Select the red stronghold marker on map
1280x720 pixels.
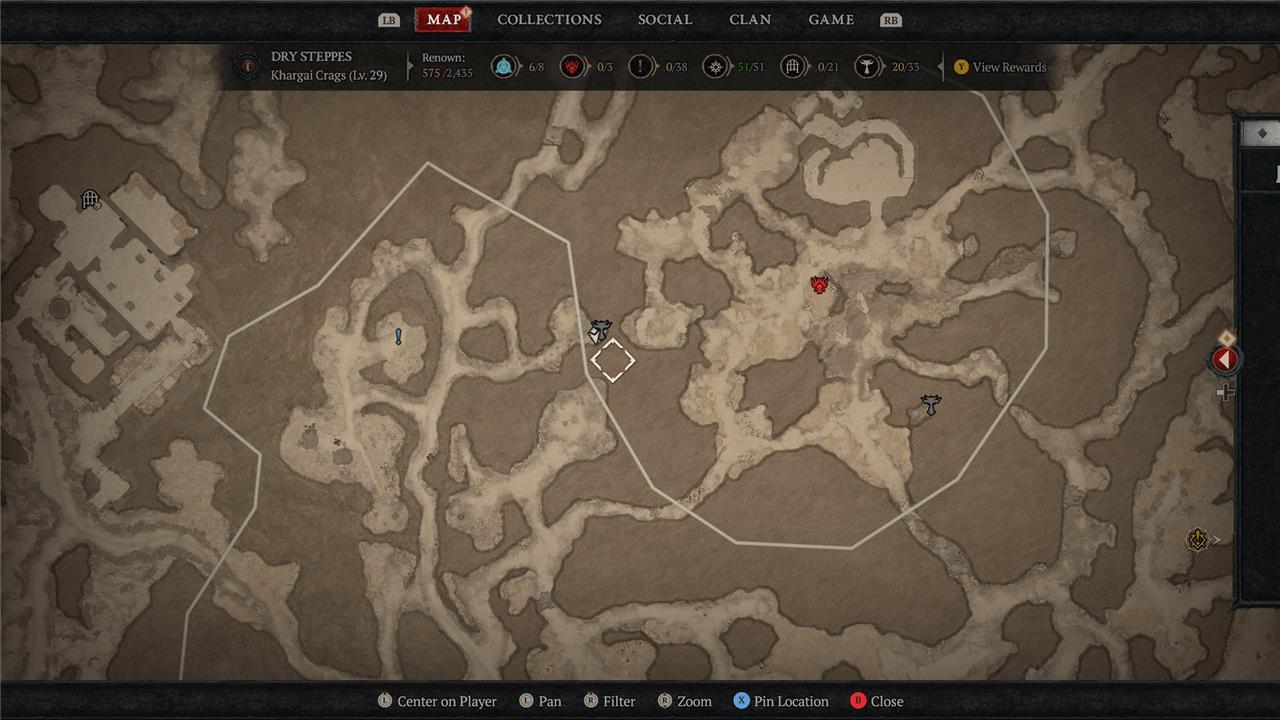(x=820, y=286)
